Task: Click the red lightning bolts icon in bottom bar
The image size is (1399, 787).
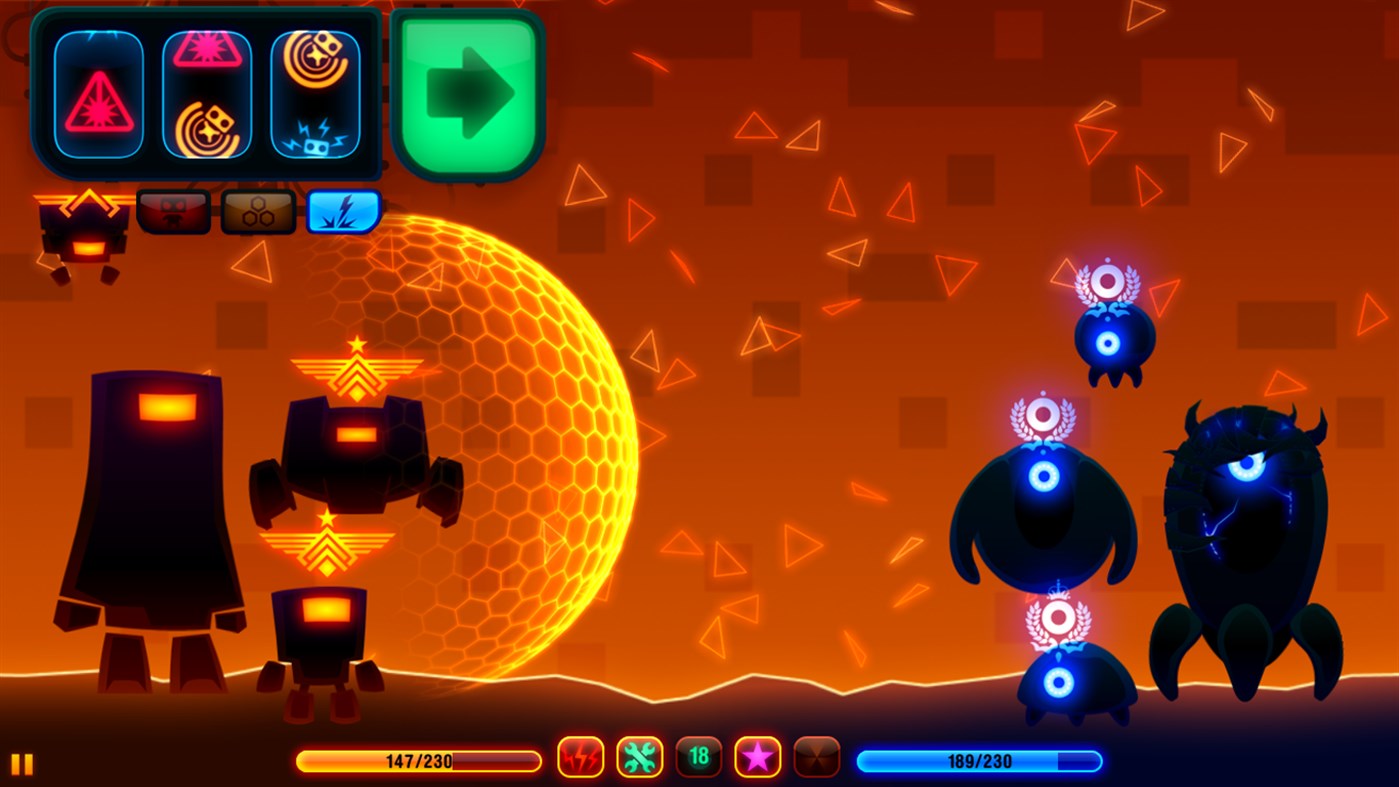Action: 581,757
